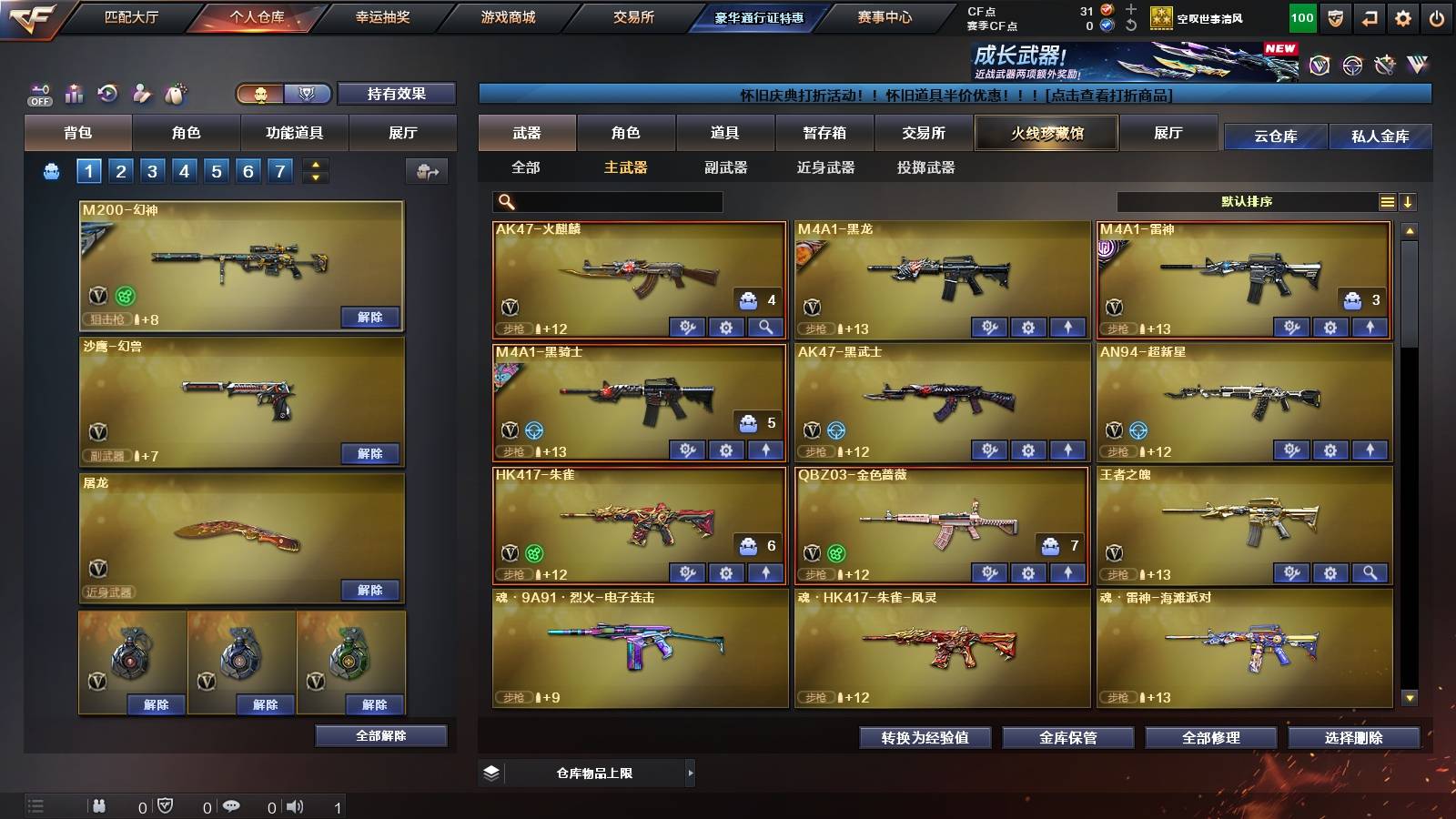
Task: Click the 全部解除 button to unequip all
Action: [379, 735]
